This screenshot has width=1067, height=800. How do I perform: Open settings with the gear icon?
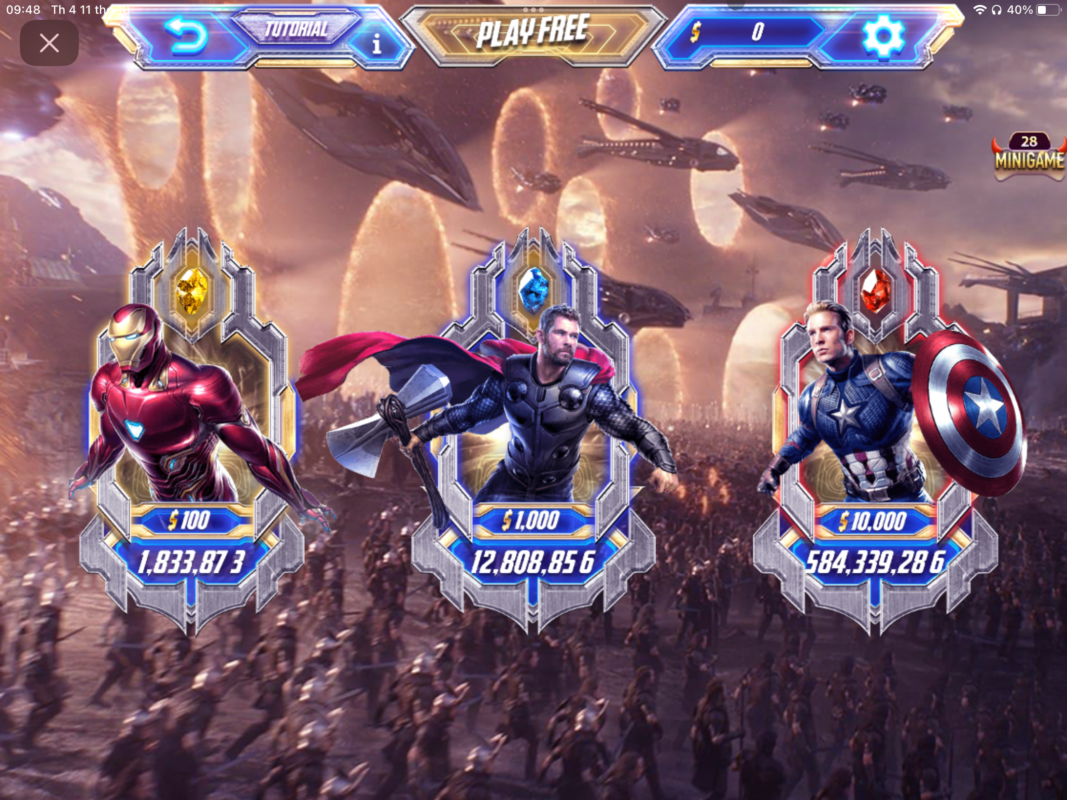pyautogui.click(x=883, y=37)
